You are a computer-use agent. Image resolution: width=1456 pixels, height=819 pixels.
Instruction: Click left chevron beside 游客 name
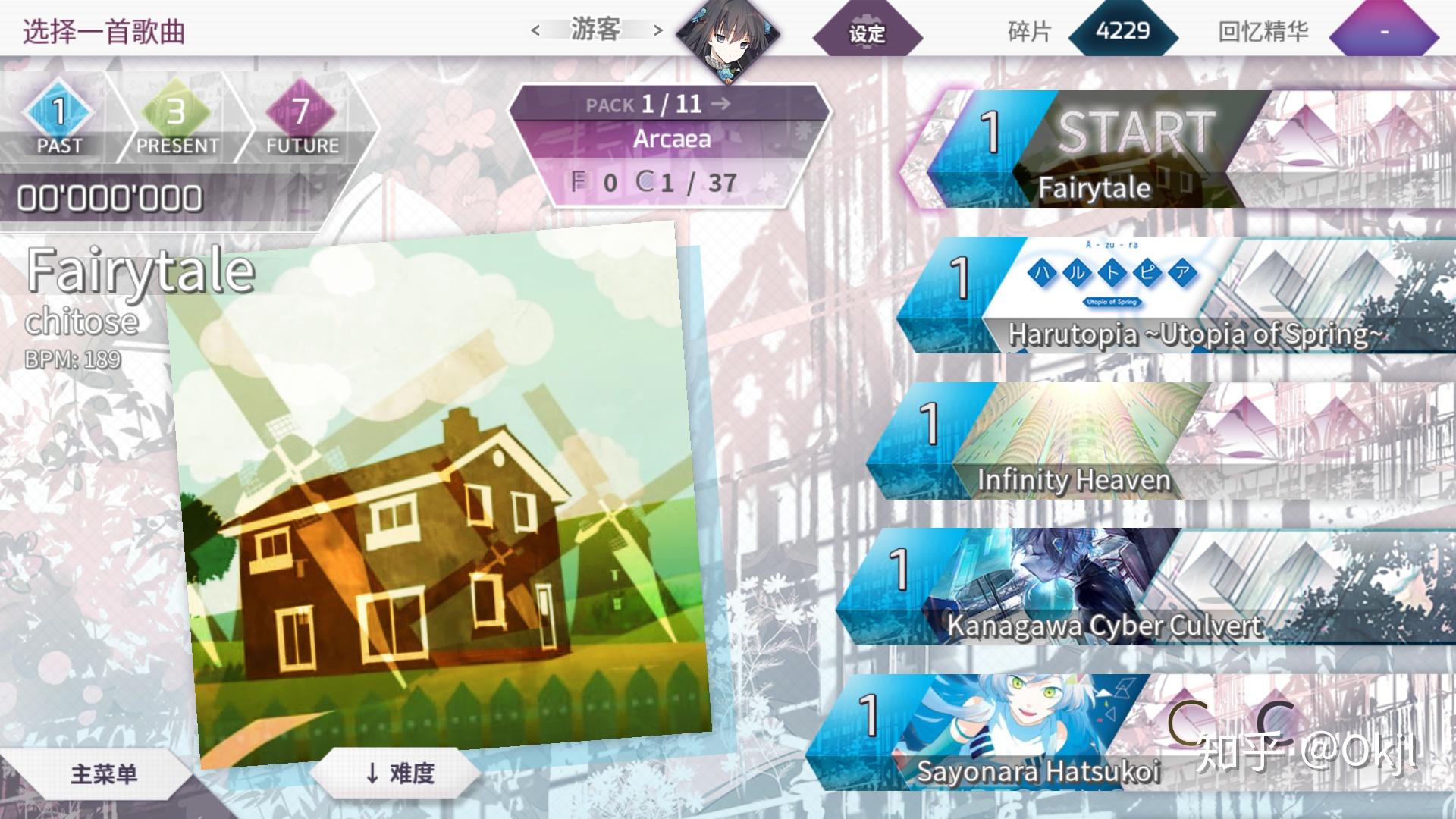tap(535, 30)
